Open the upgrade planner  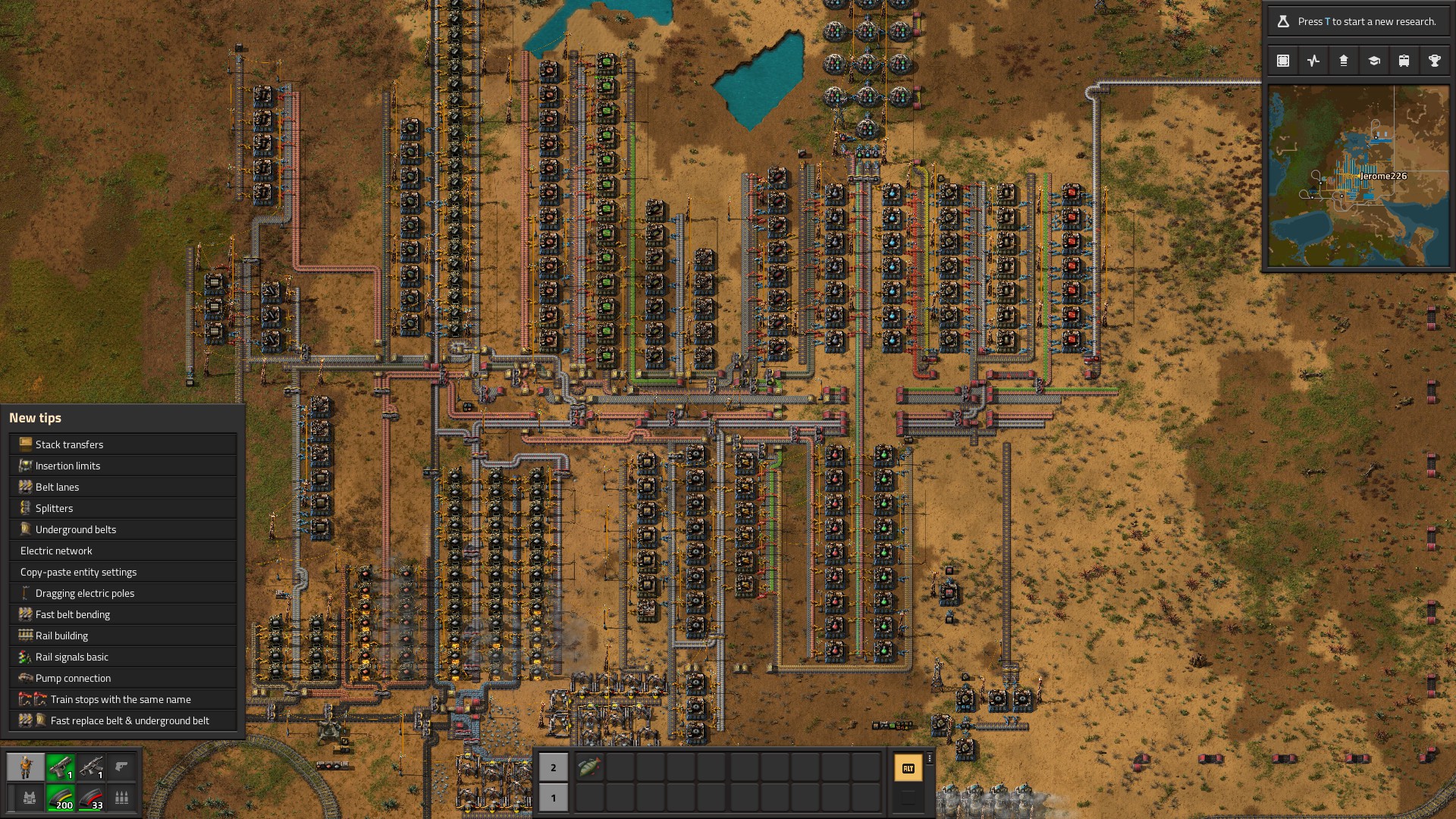pyautogui.click(x=1343, y=60)
